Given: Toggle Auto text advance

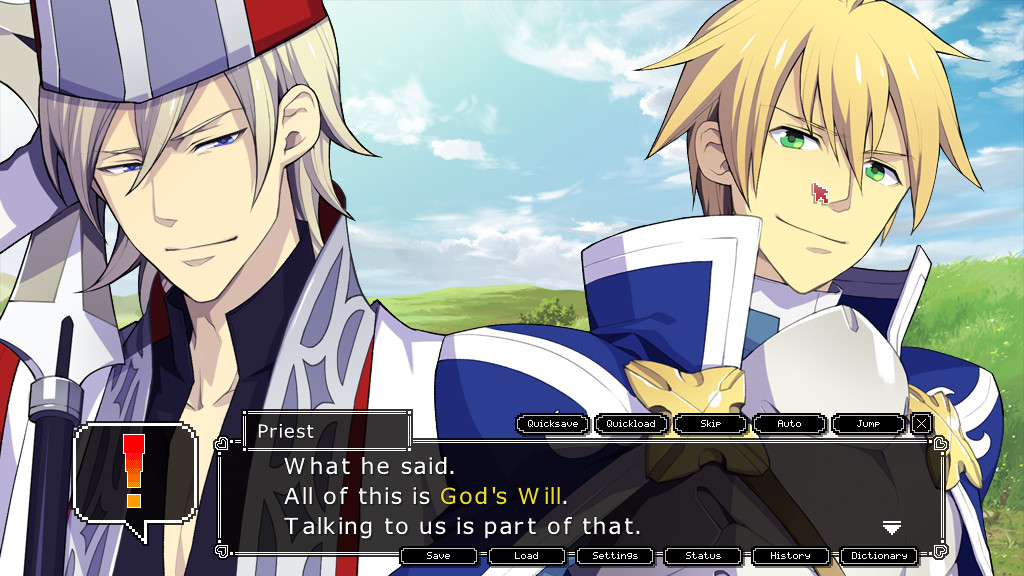Looking at the screenshot, I should (789, 424).
